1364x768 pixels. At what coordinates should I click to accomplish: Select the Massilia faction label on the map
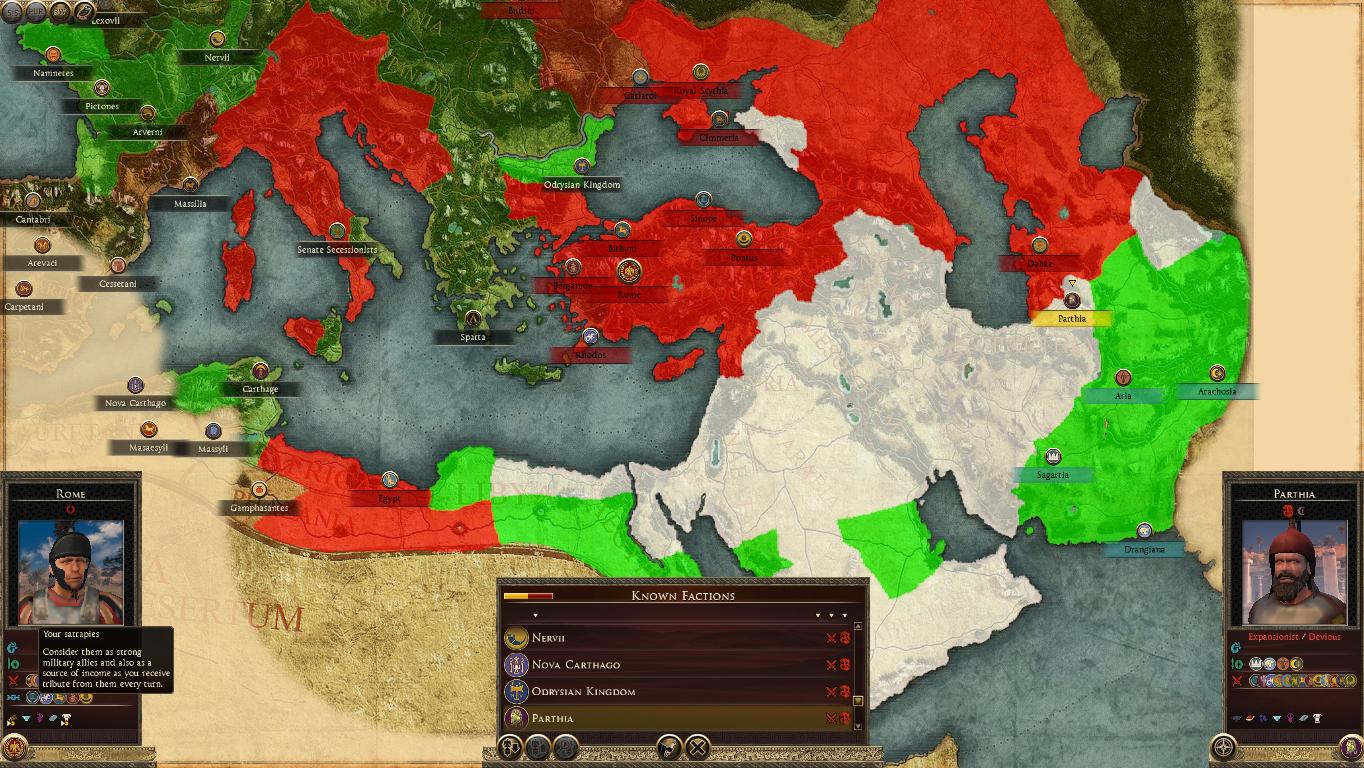point(190,203)
